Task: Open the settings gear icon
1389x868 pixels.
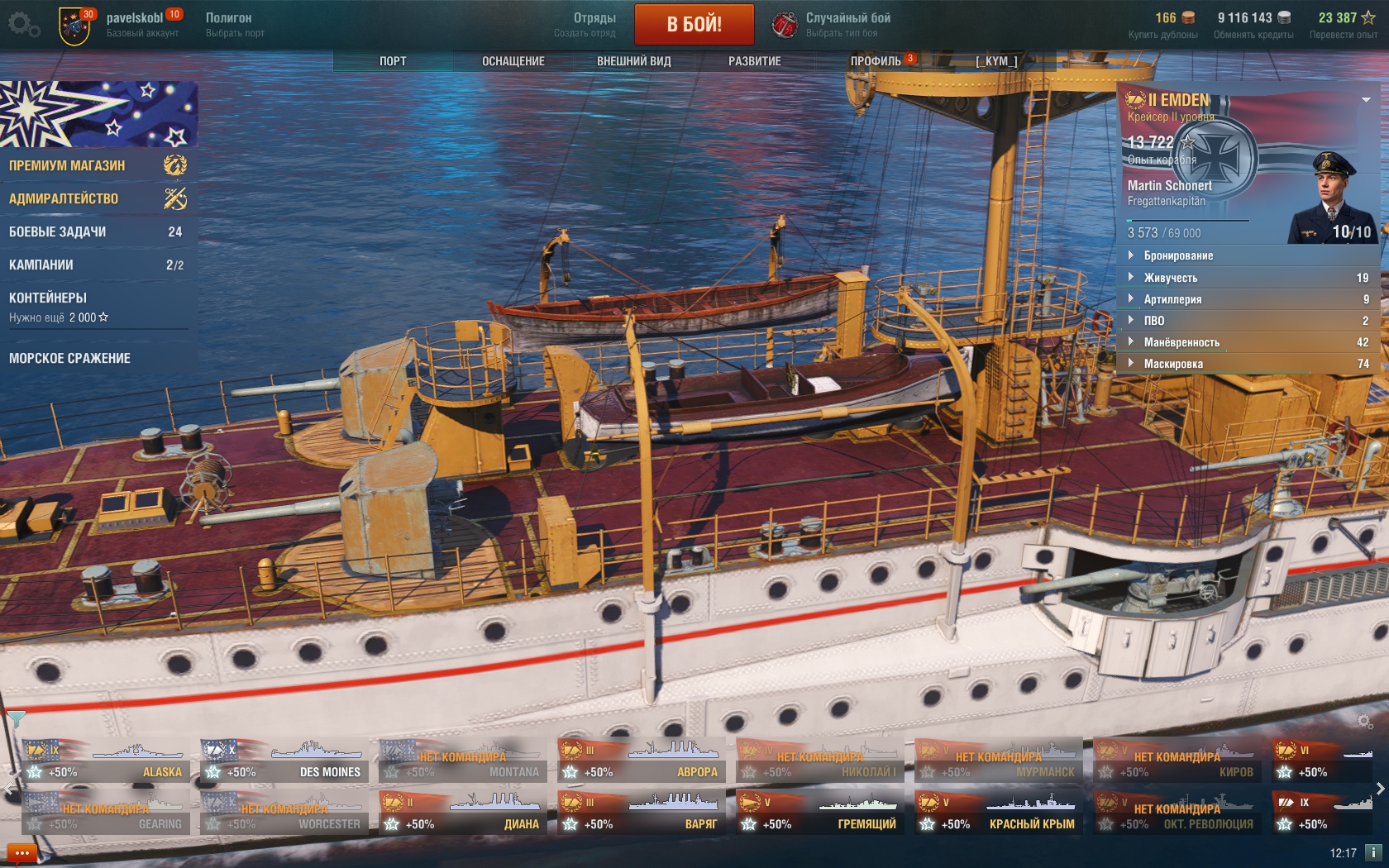Action: pyautogui.click(x=23, y=25)
